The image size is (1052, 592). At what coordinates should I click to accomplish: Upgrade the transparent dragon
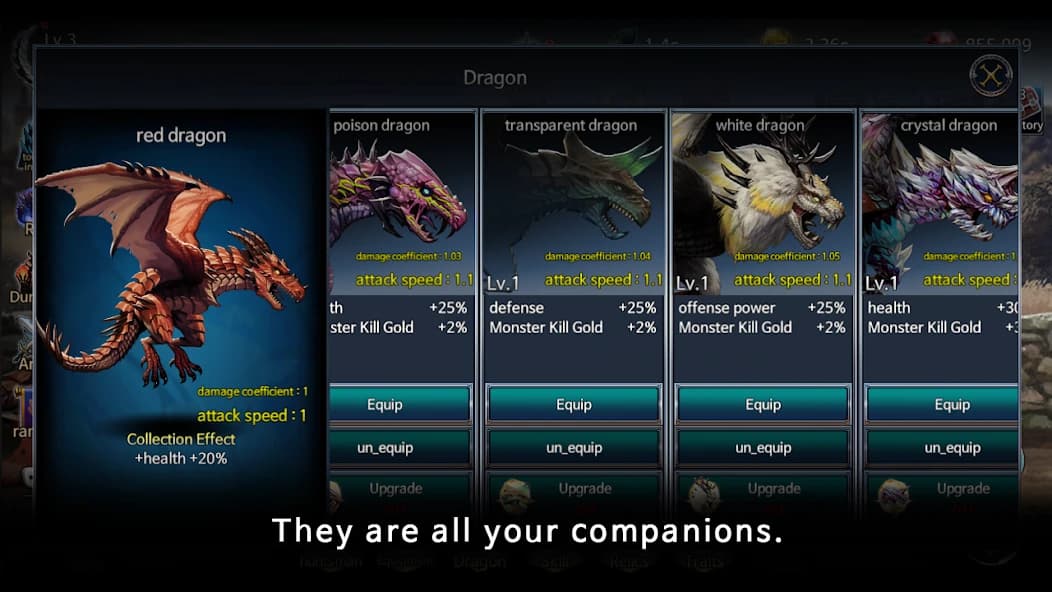[x=584, y=489]
